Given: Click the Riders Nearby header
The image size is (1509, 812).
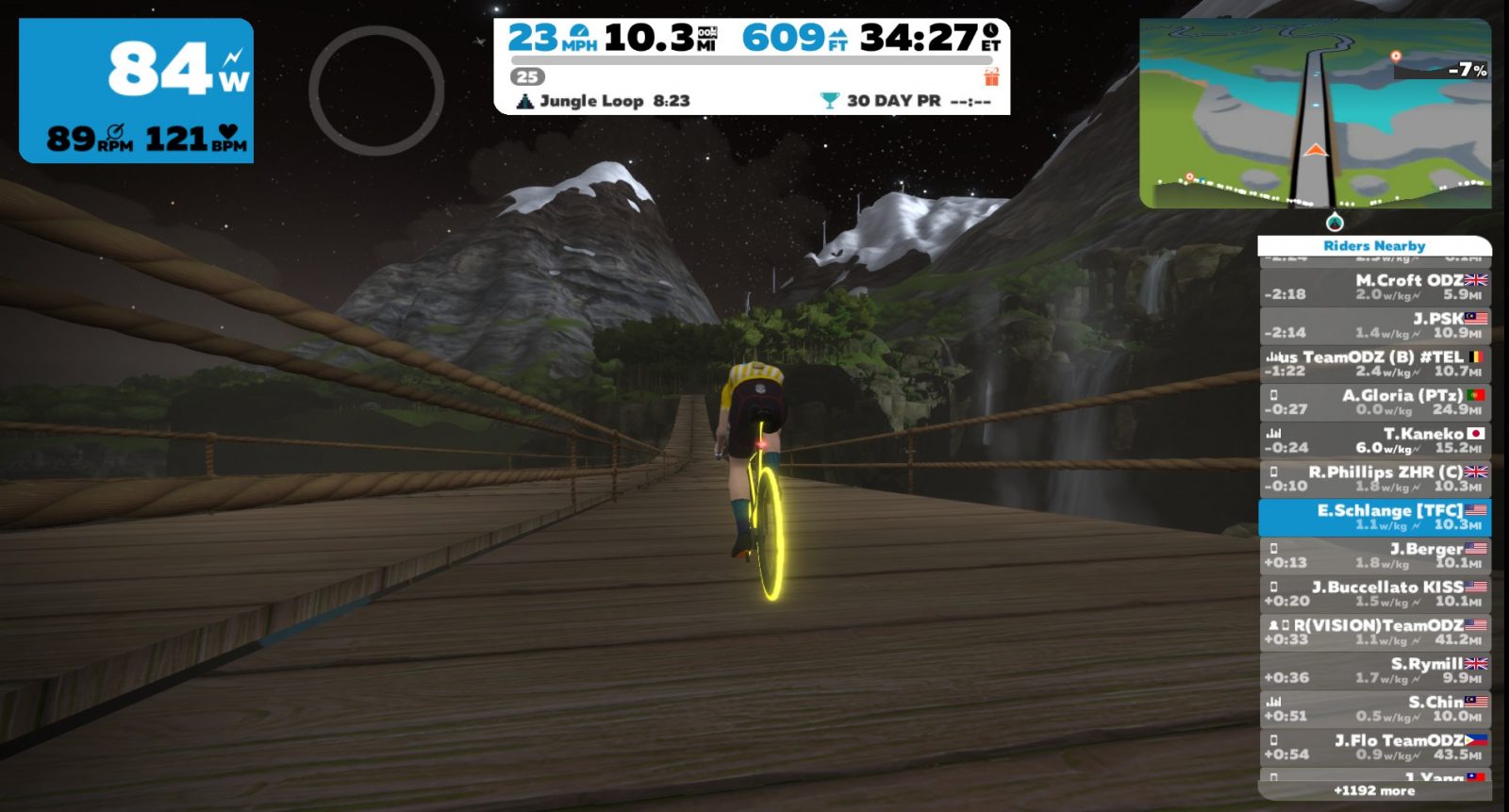Looking at the screenshot, I should [1374, 246].
